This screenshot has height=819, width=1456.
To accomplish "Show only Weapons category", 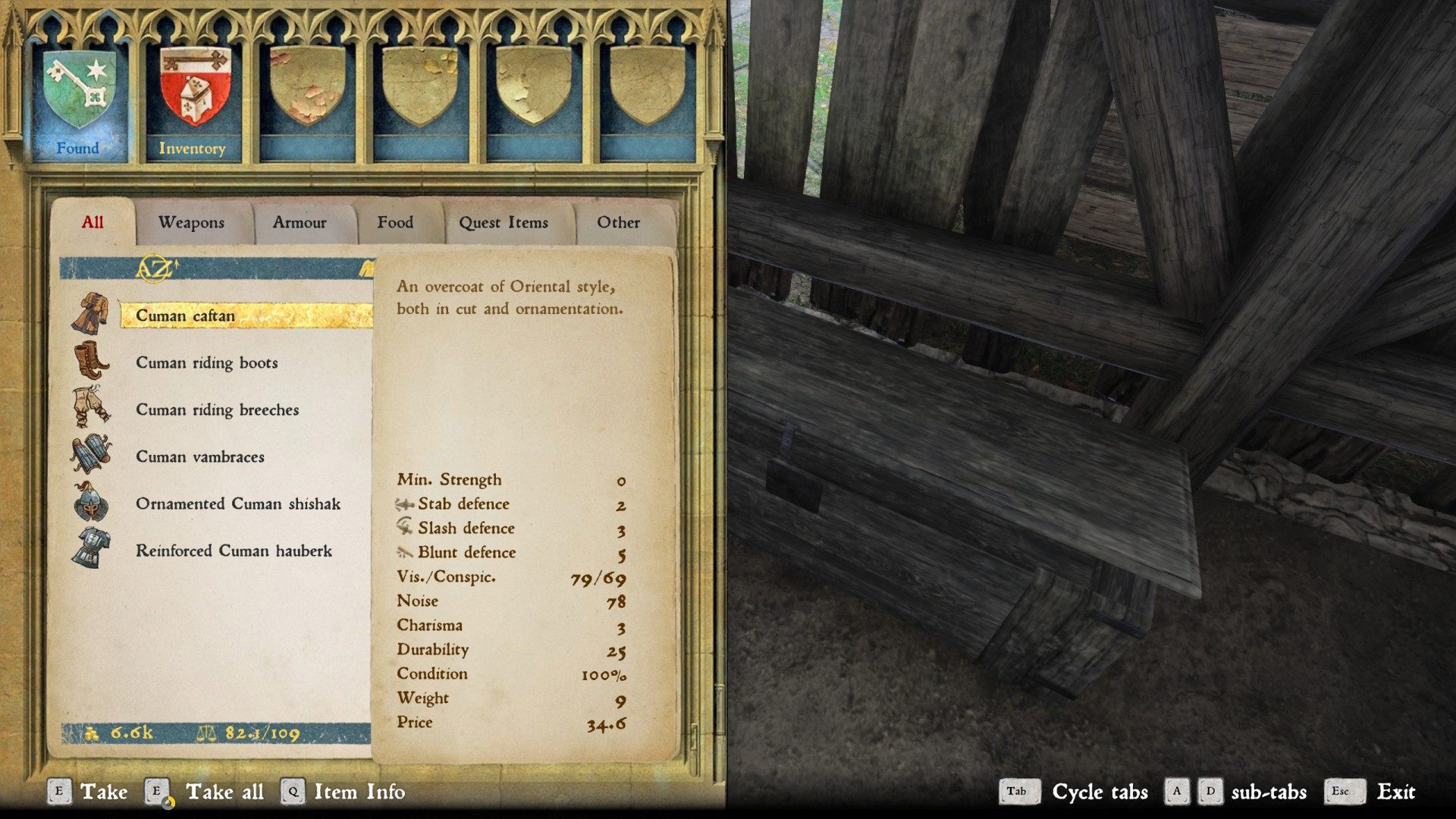I will (191, 222).
